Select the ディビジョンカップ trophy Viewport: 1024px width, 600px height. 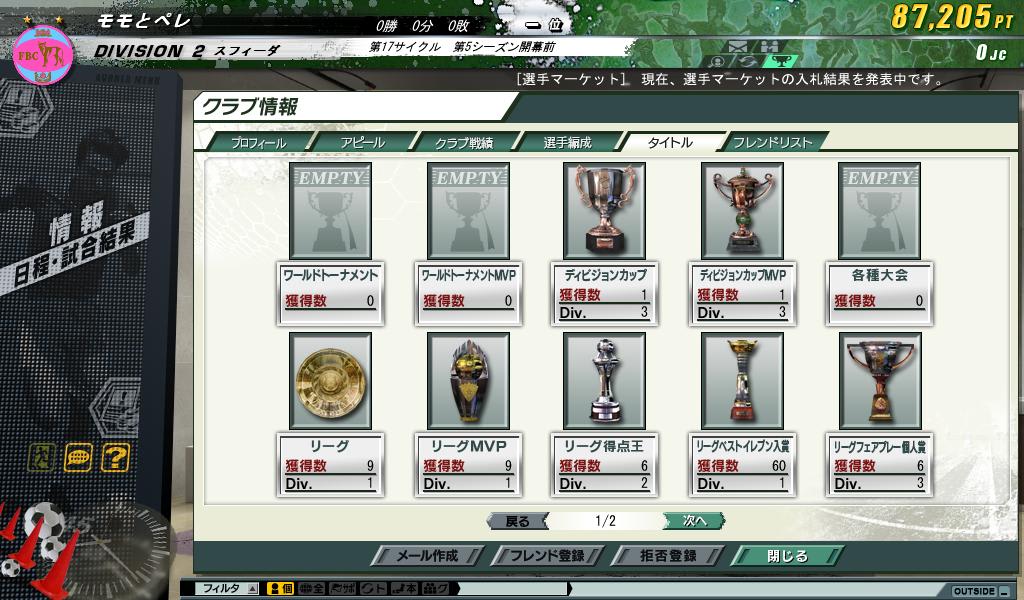[x=606, y=211]
